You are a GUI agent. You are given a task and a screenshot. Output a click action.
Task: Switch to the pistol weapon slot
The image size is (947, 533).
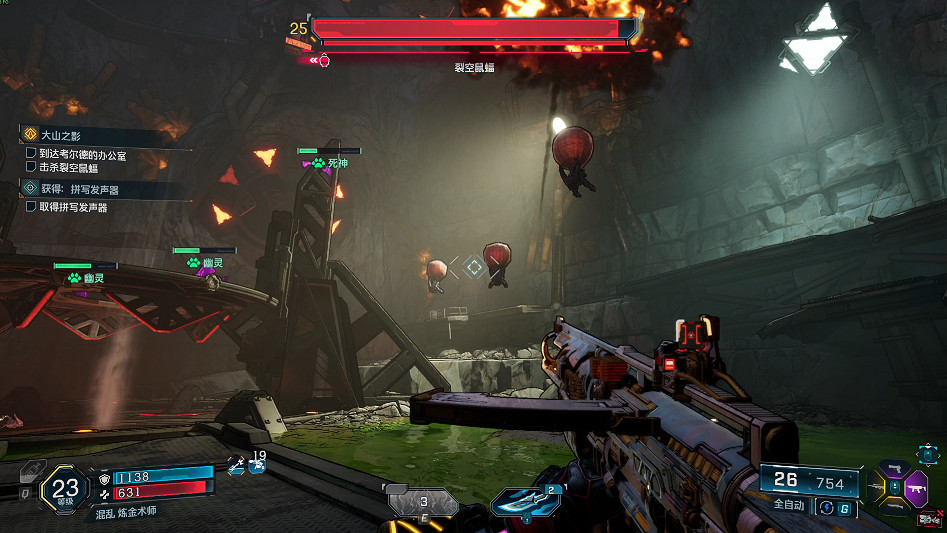[893, 468]
